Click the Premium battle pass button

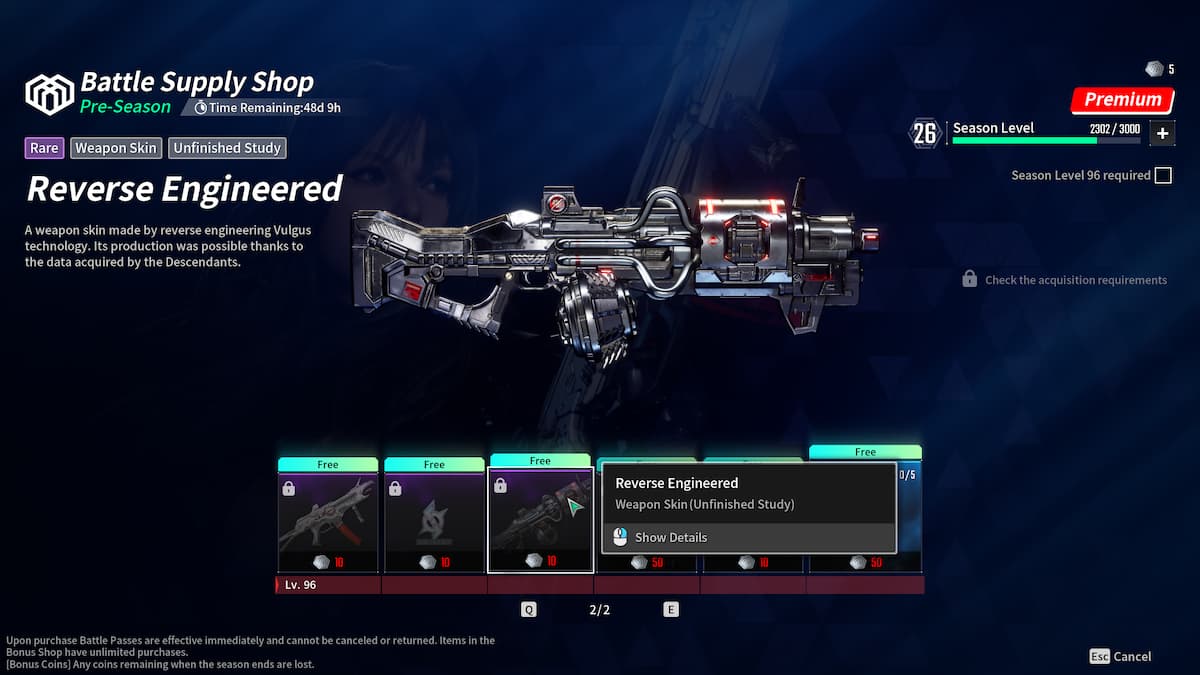pyautogui.click(x=1122, y=100)
